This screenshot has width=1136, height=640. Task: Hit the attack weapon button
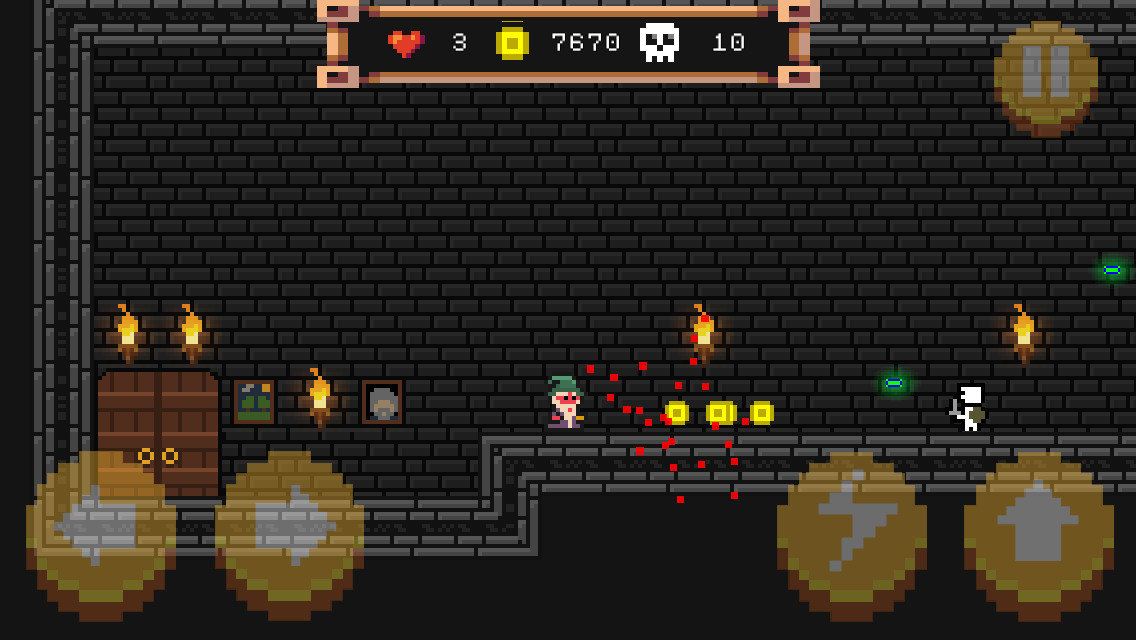tap(851, 527)
